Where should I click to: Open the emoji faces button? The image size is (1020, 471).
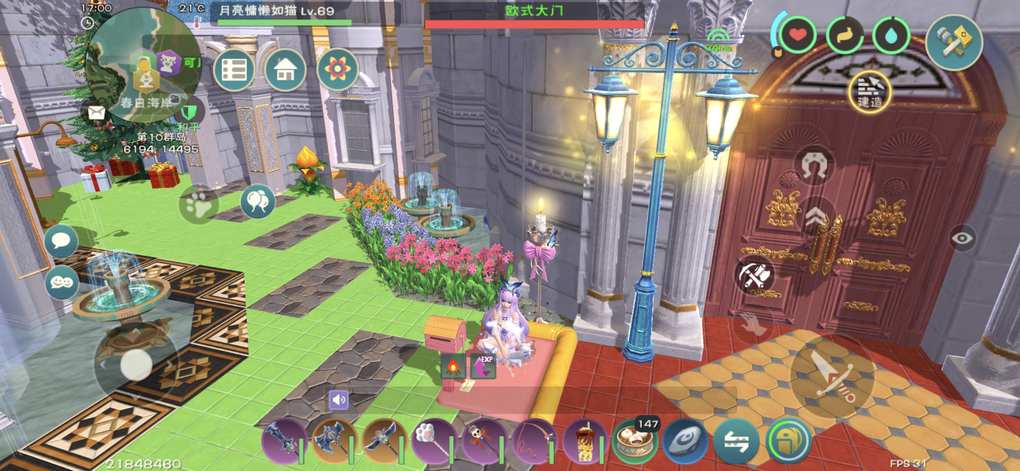click(62, 282)
